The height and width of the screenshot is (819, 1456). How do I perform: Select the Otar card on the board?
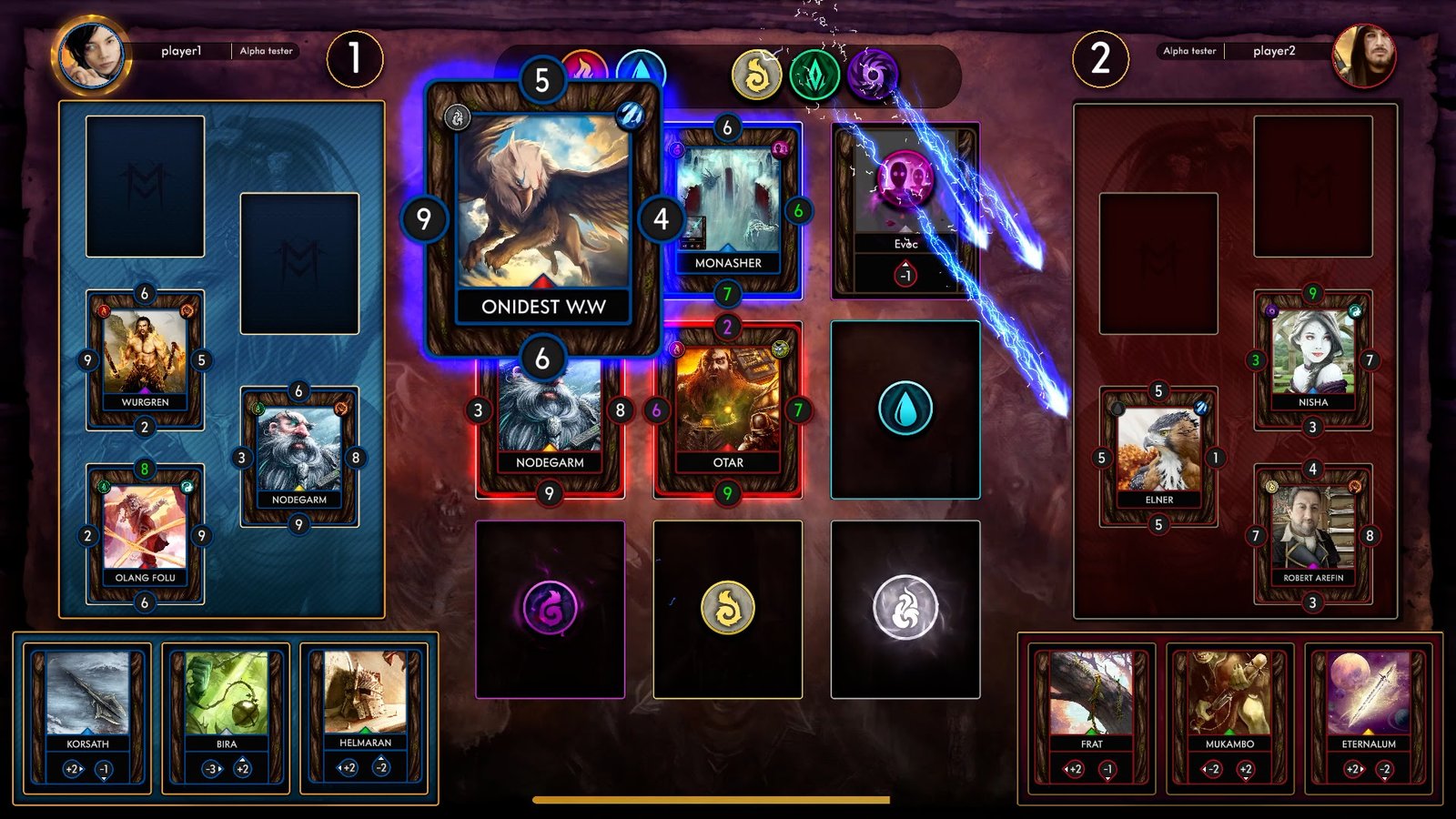pyautogui.click(x=727, y=409)
